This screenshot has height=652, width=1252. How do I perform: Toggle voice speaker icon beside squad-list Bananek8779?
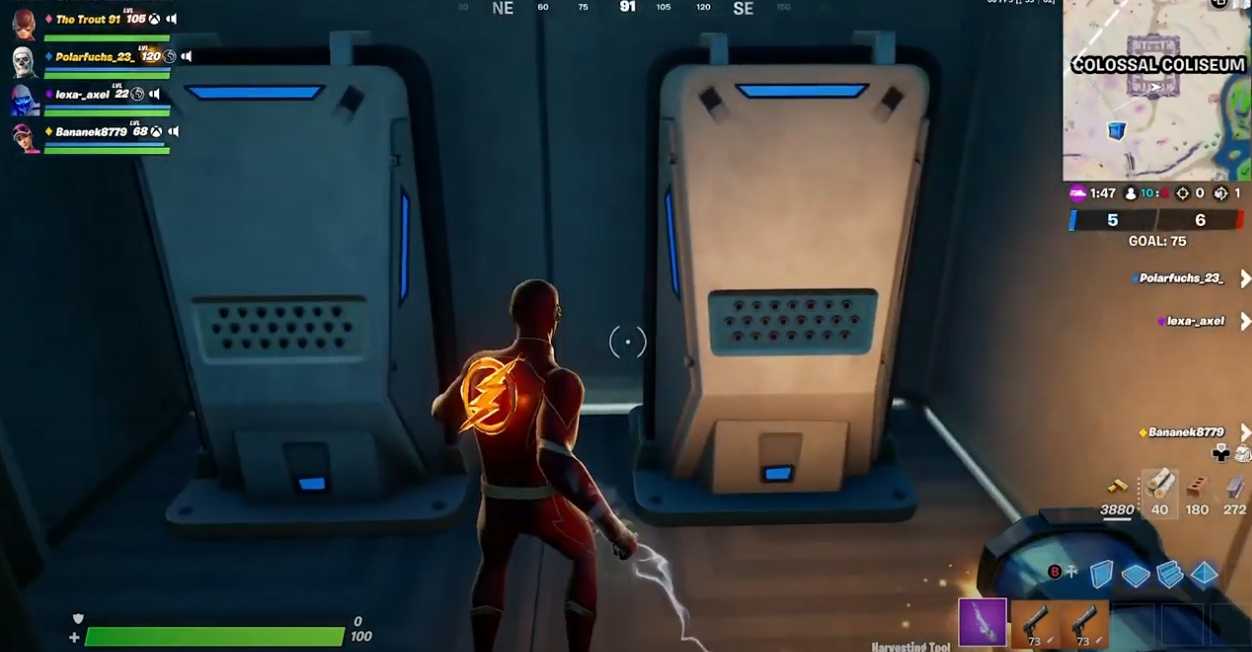pos(173,132)
